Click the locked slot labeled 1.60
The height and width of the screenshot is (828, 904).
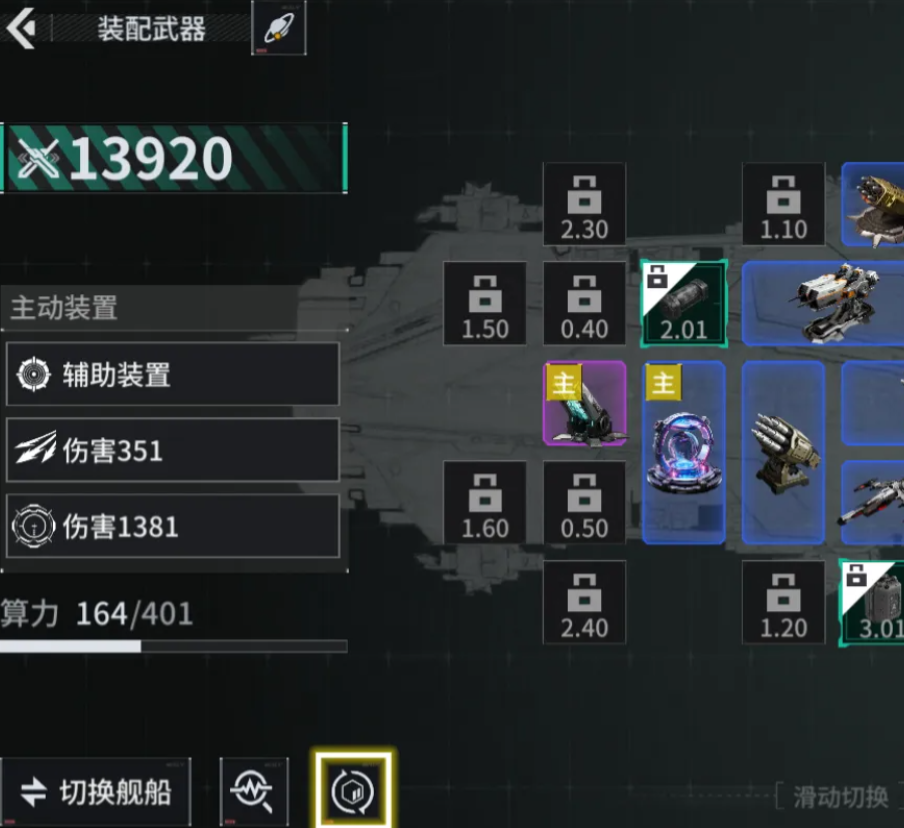[x=485, y=502]
